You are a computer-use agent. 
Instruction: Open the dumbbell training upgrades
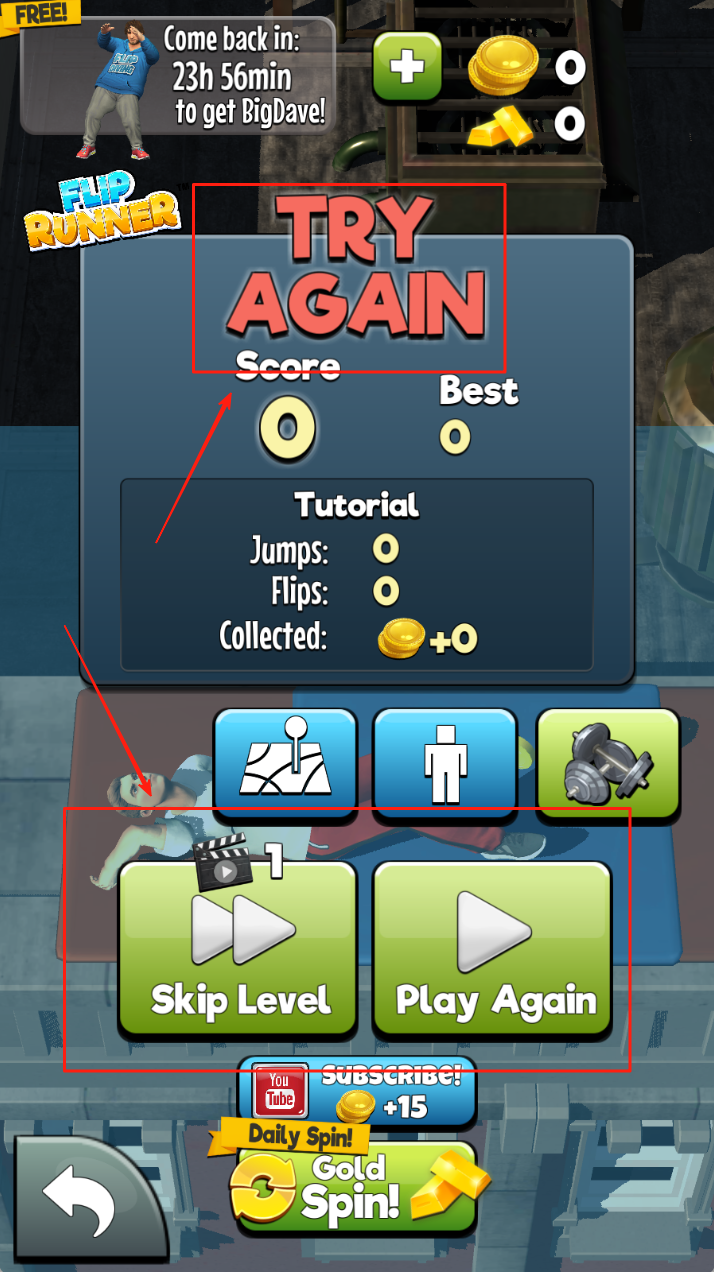(x=608, y=760)
